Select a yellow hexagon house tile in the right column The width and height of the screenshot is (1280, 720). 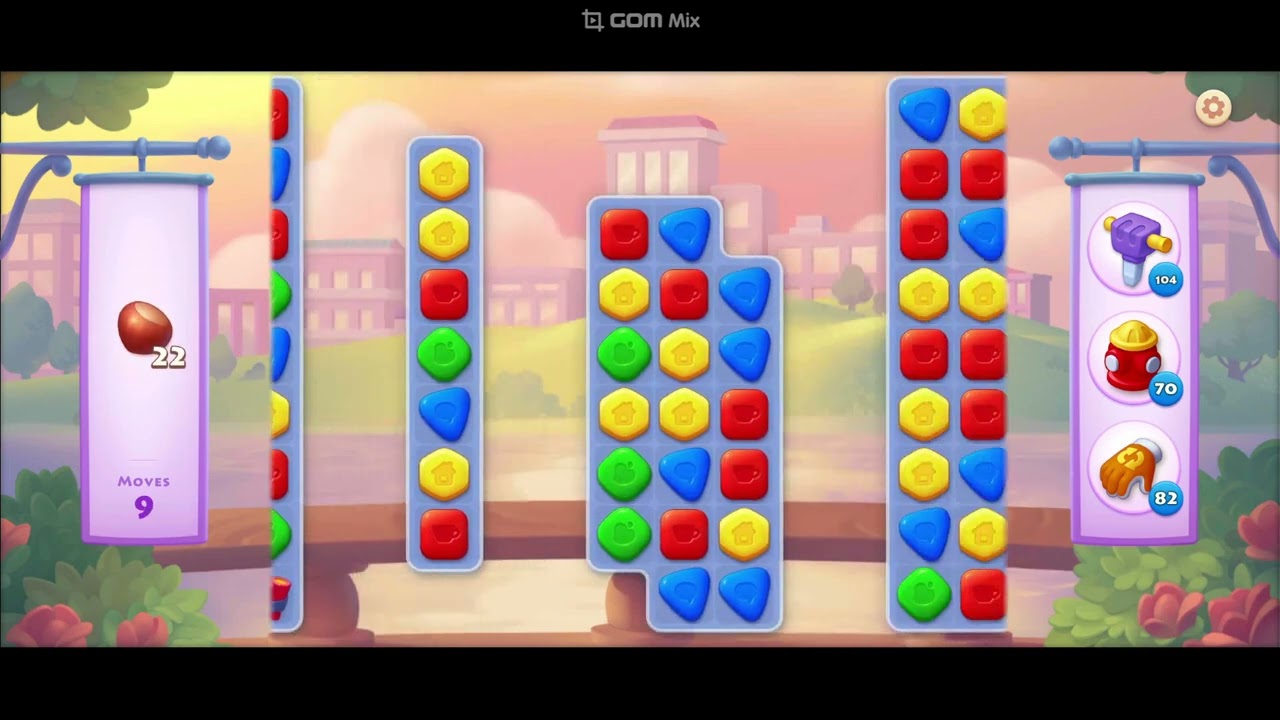922,295
